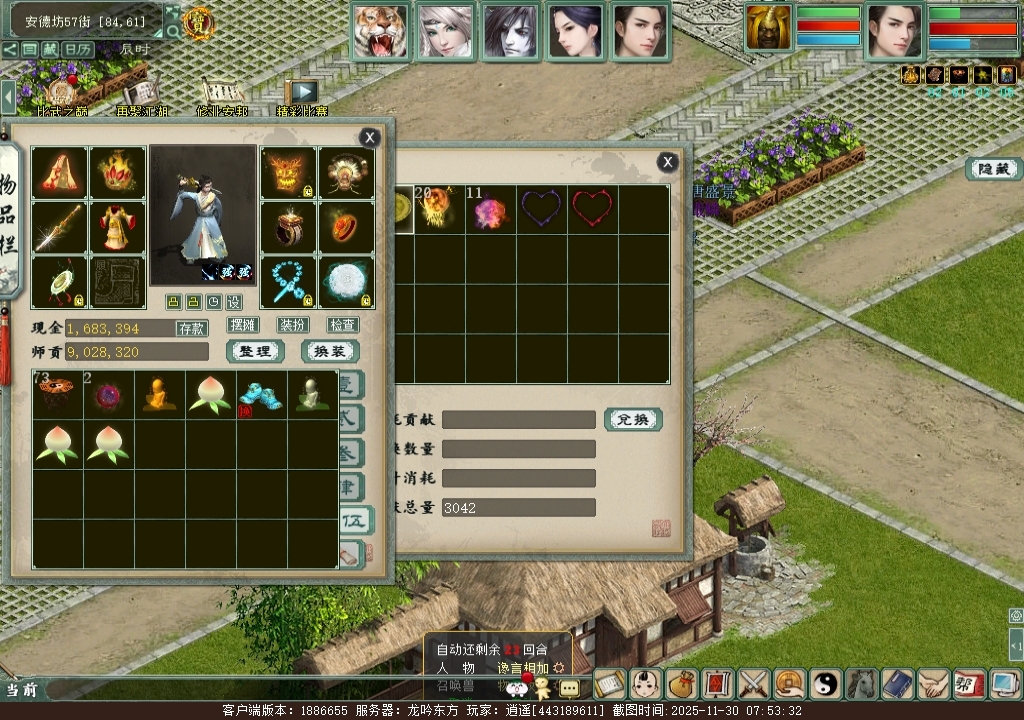Close the exchange panel behind the inventory

pos(667,162)
